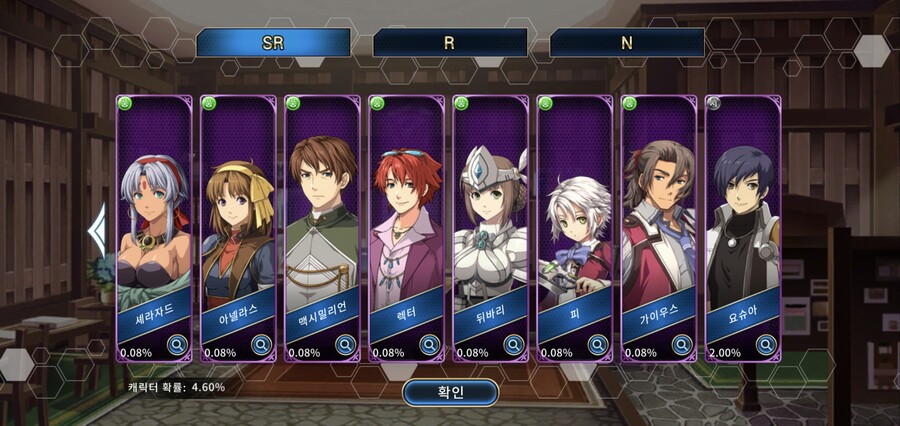Show the N rarity tab
This screenshot has width=900, height=426.
point(626,43)
